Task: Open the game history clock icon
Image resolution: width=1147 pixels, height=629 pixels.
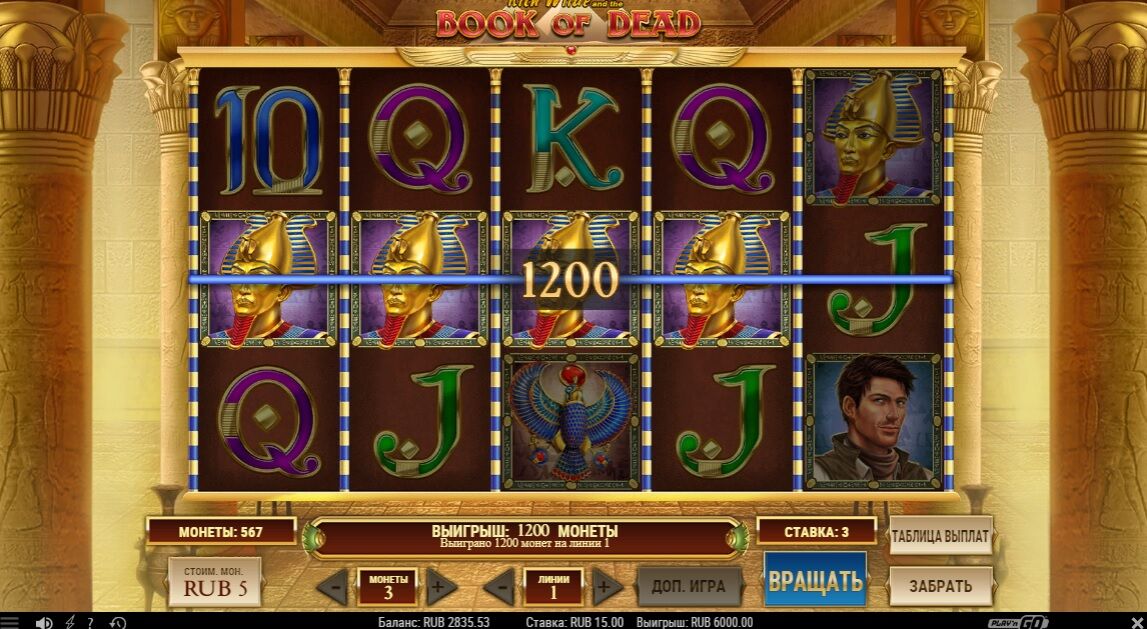Action: 117,622
